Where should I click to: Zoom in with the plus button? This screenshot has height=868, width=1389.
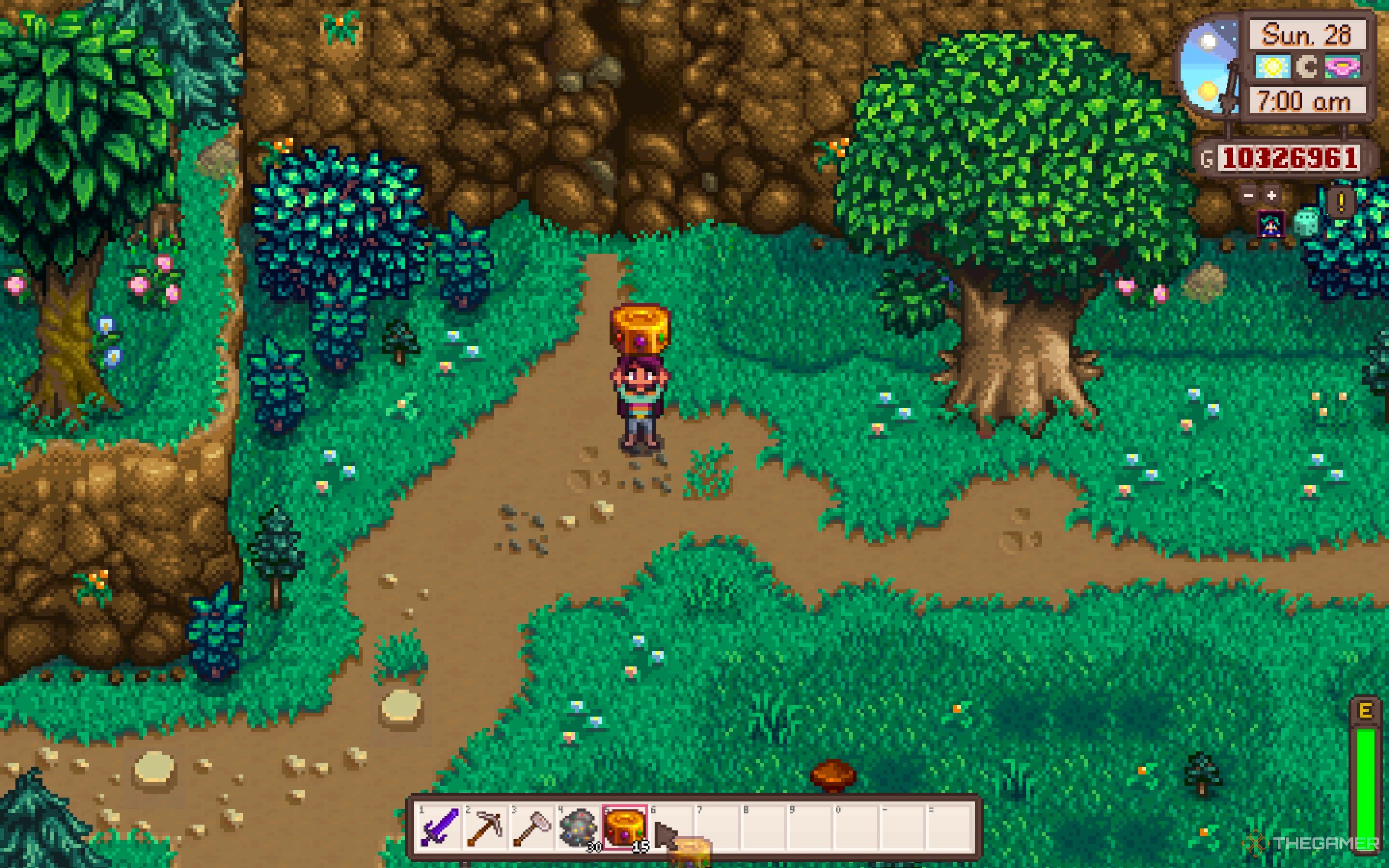(1272, 195)
